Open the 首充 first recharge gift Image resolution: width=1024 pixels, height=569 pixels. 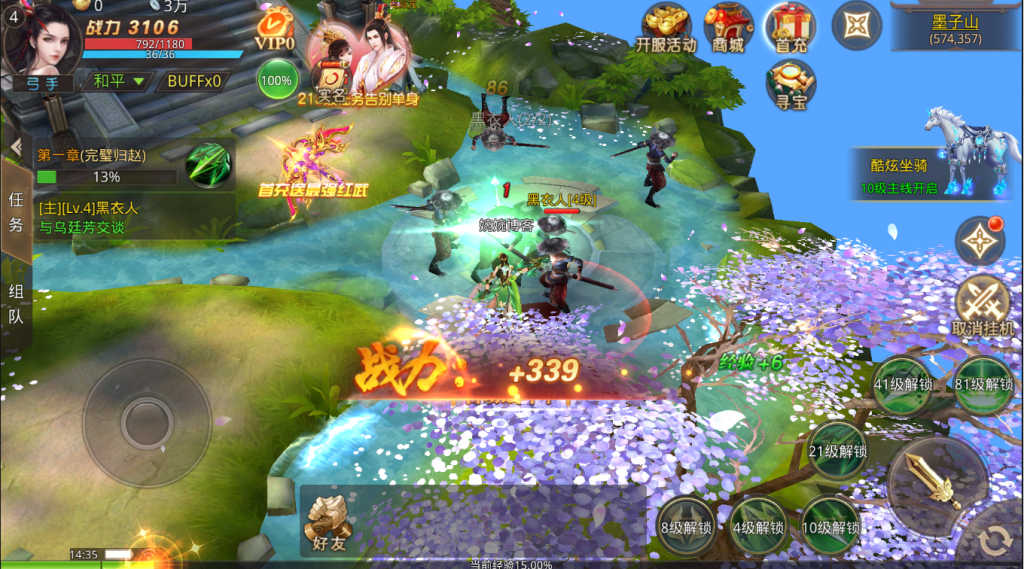coord(791,28)
